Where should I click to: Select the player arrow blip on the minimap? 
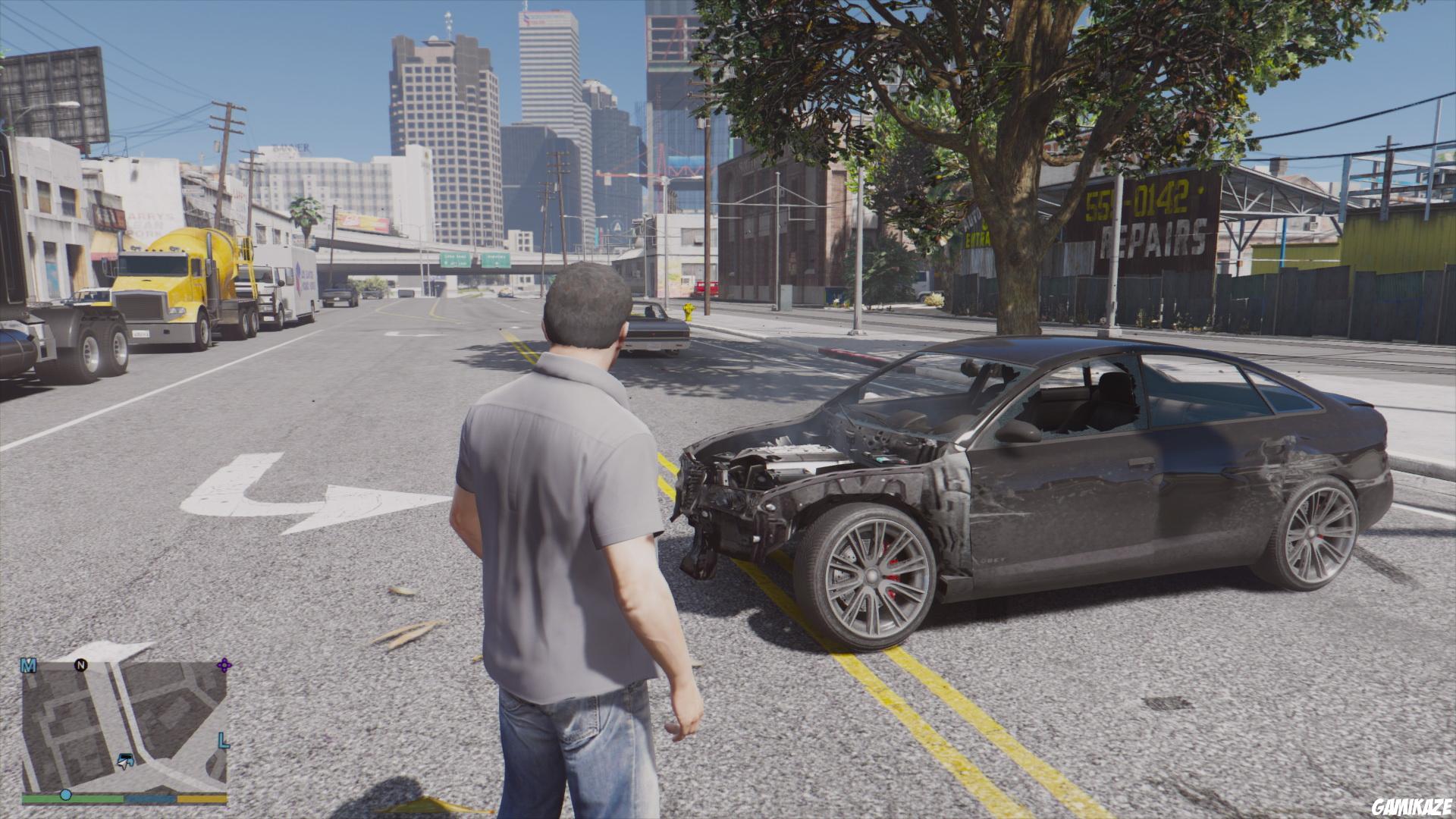(124, 765)
